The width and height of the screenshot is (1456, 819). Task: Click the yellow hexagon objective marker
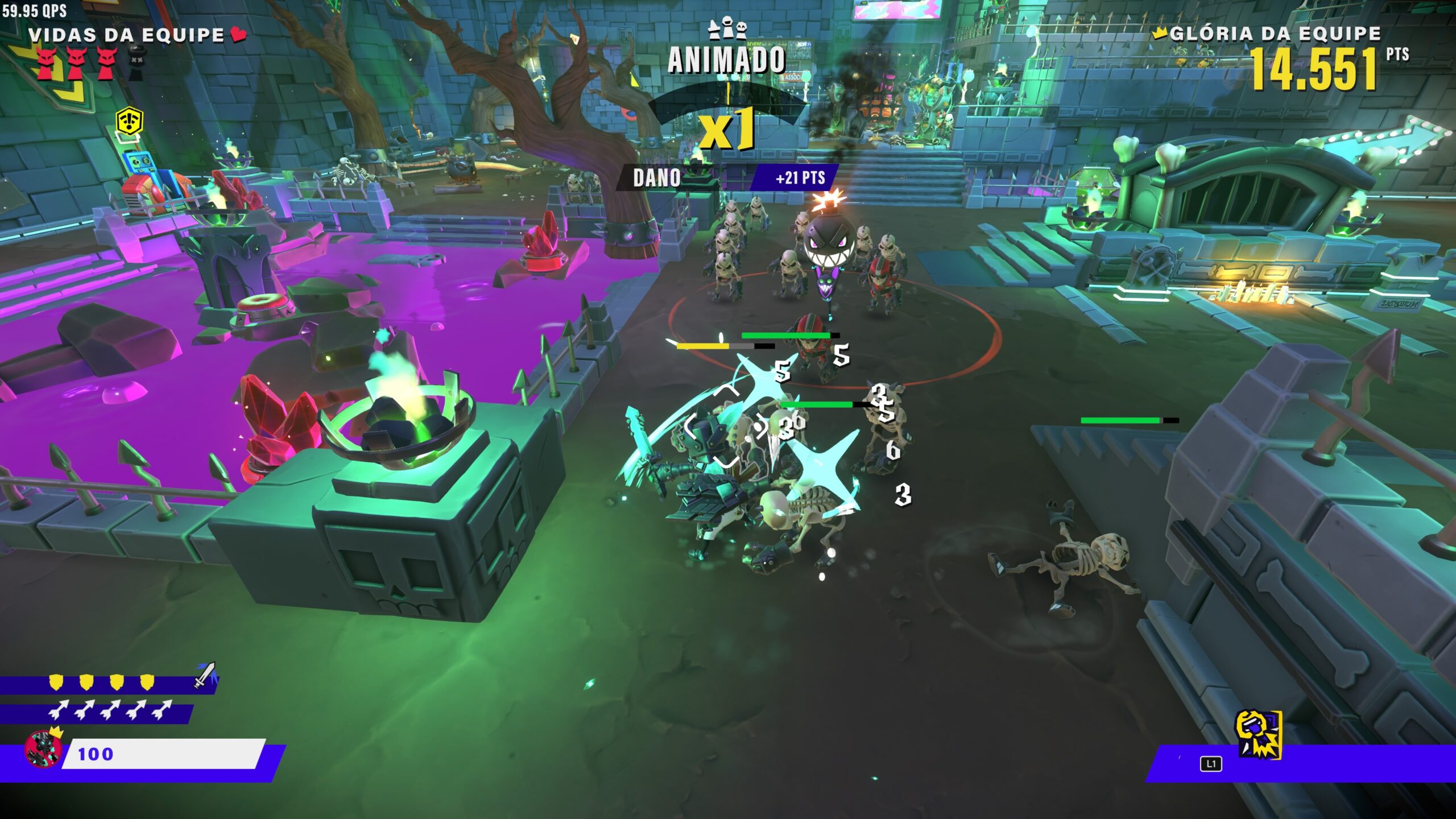tap(129, 121)
